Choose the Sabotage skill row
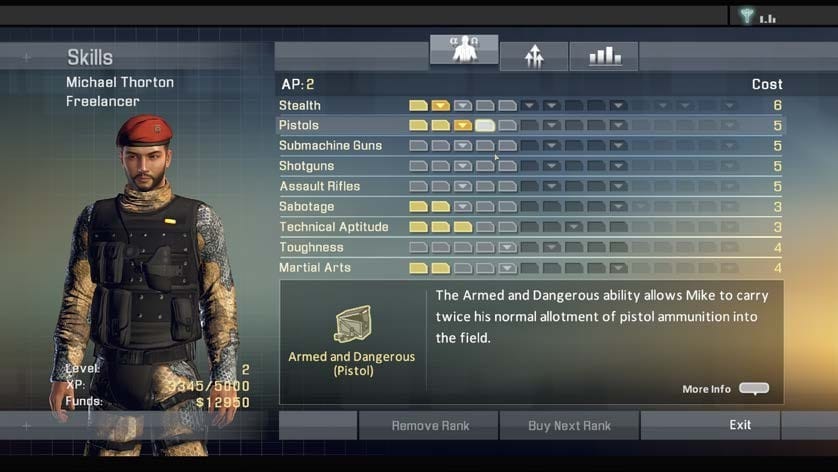Screen dimensions: 838x472 tap(306, 207)
